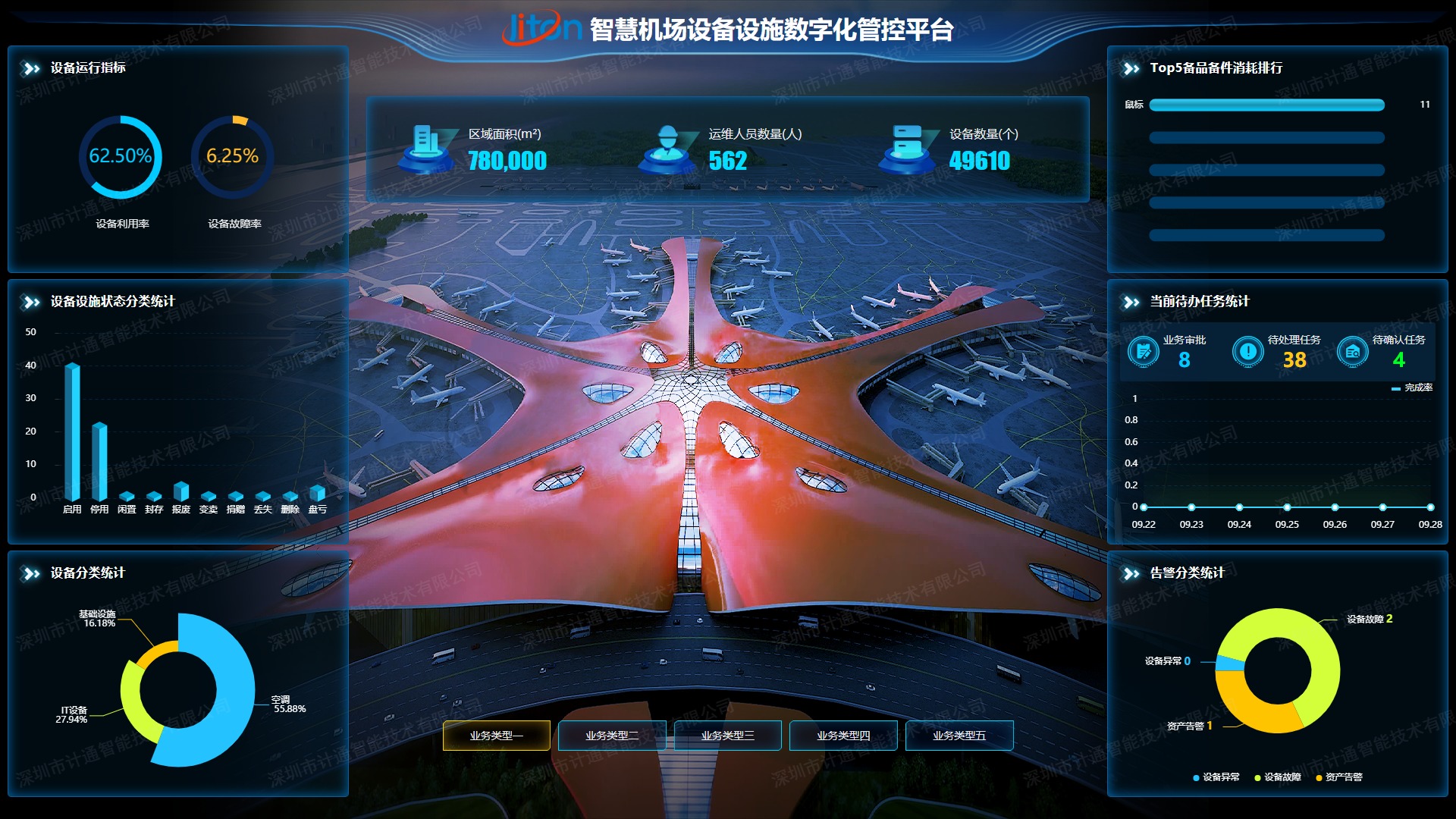Viewport: 1456px width, 819px height.
Task: Choose the 业务类型三 button
Action: pos(727,735)
